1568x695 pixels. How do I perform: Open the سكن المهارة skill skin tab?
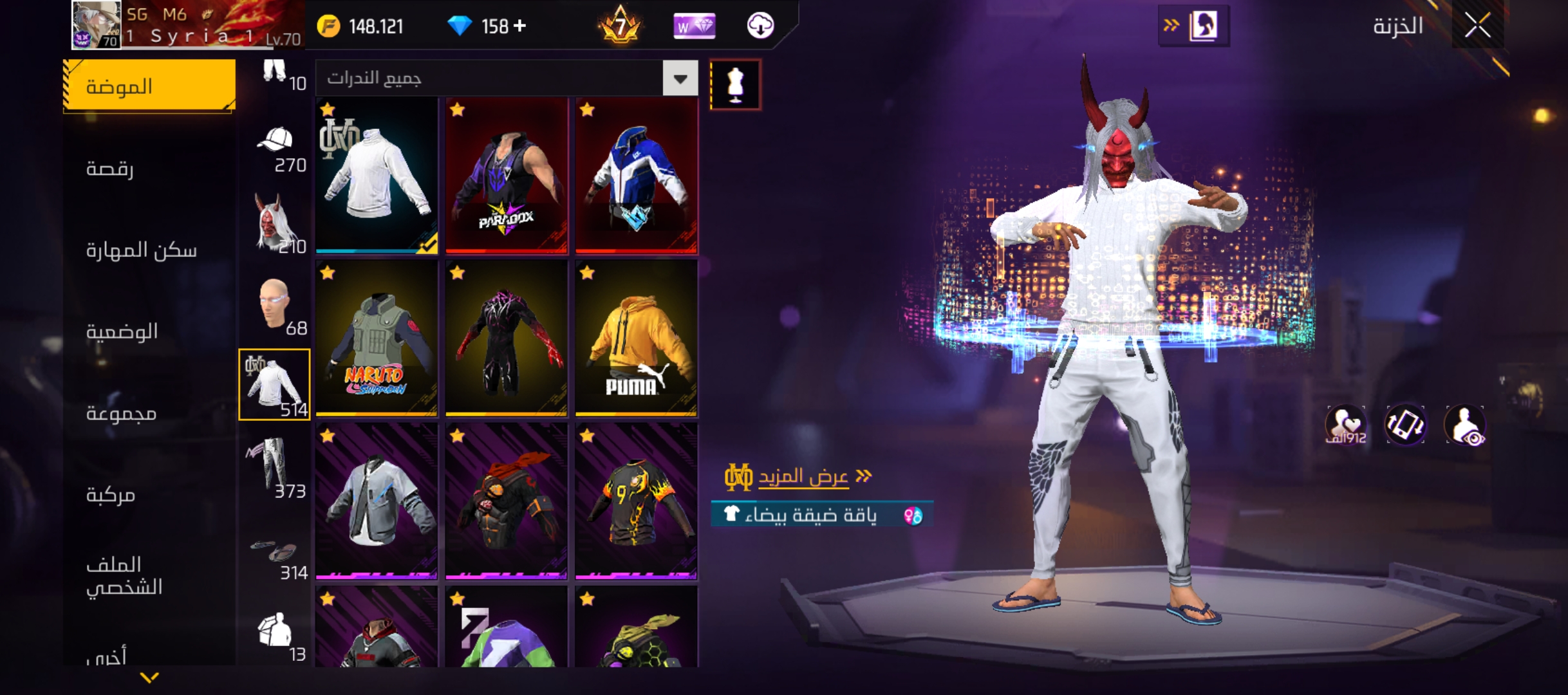pyautogui.click(x=142, y=250)
